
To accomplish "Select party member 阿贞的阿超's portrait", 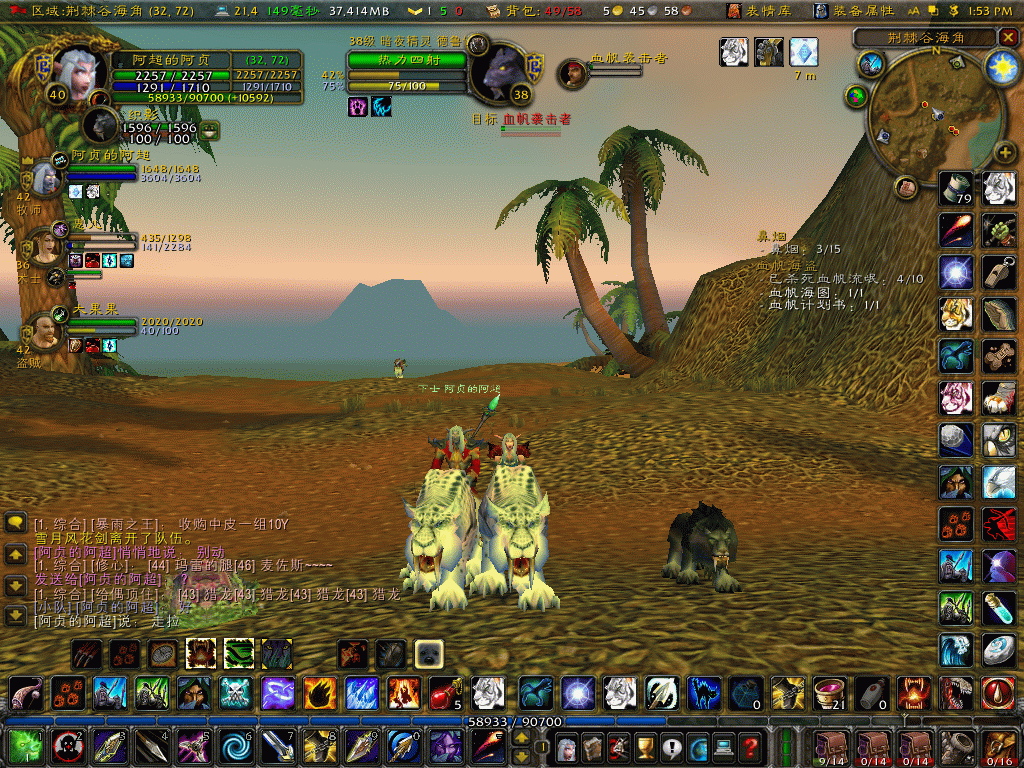I will [x=47, y=178].
